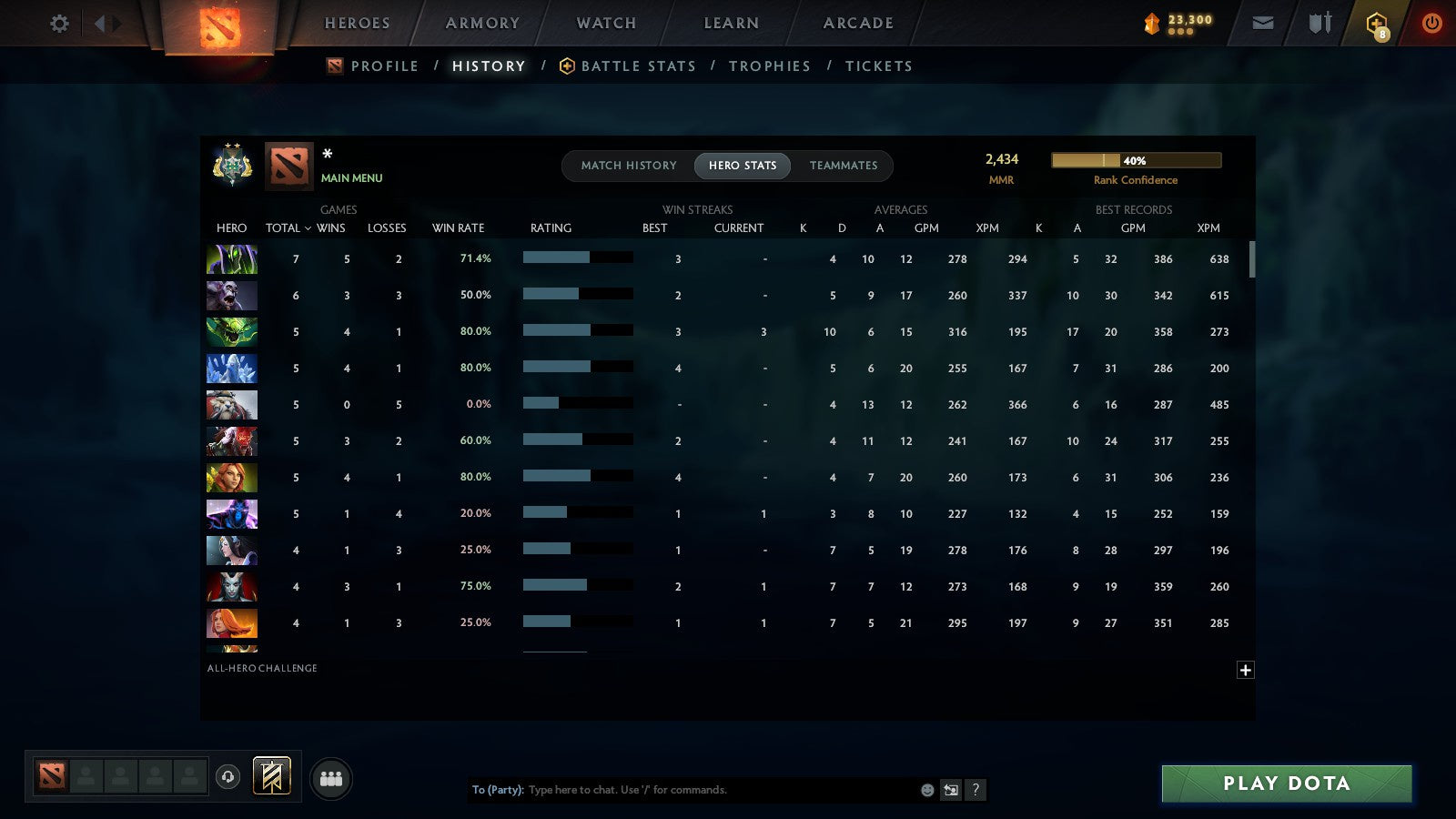Screen dimensions: 1456x819
Task: Click the settings gear in the top-left
Action: [x=58, y=25]
